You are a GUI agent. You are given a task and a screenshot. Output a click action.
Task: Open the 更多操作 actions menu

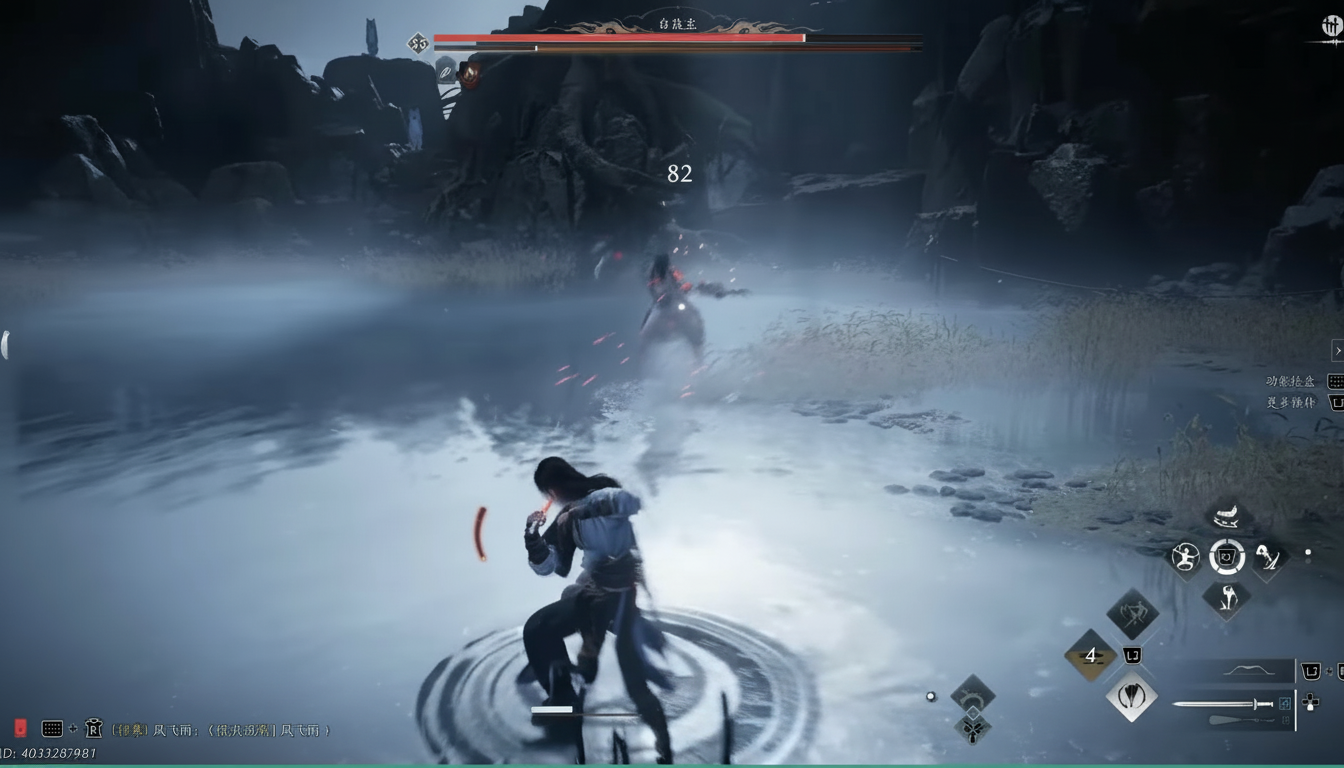pyautogui.click(x=1291, y=402)
